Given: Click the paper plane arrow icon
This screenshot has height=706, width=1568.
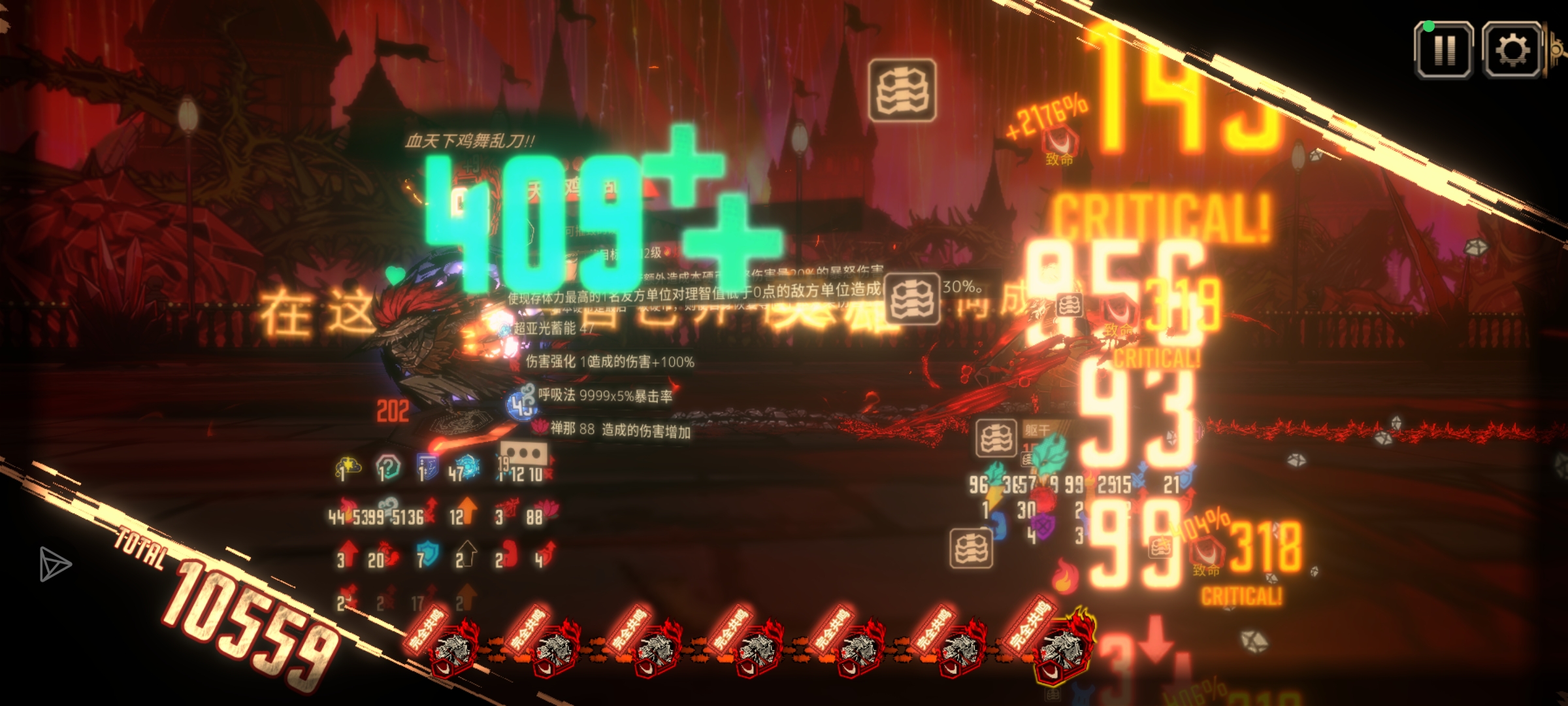Looking at the screenshot, I should click(54, 564).
